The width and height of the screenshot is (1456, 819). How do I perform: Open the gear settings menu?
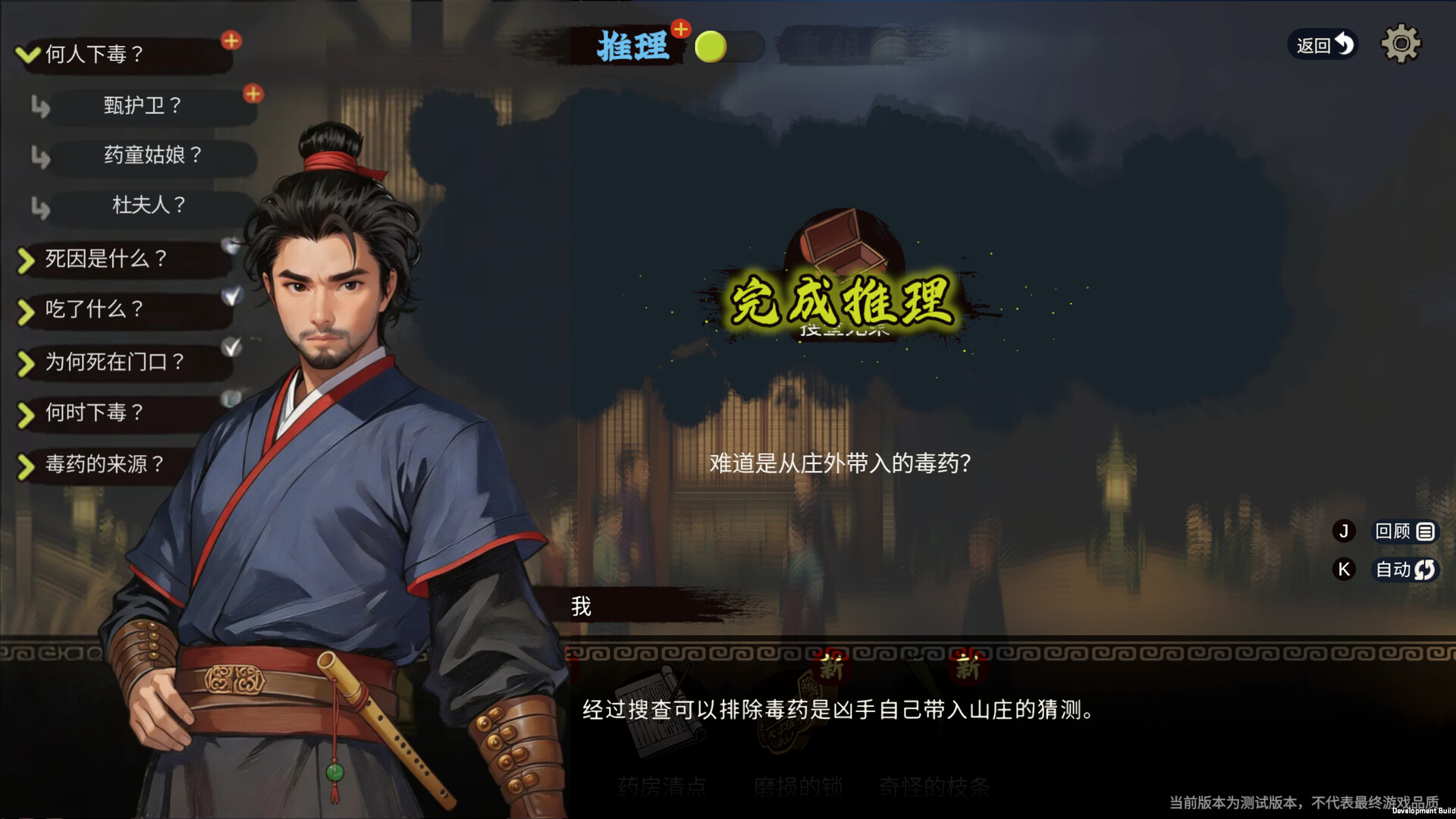[x=1401, y=44]
